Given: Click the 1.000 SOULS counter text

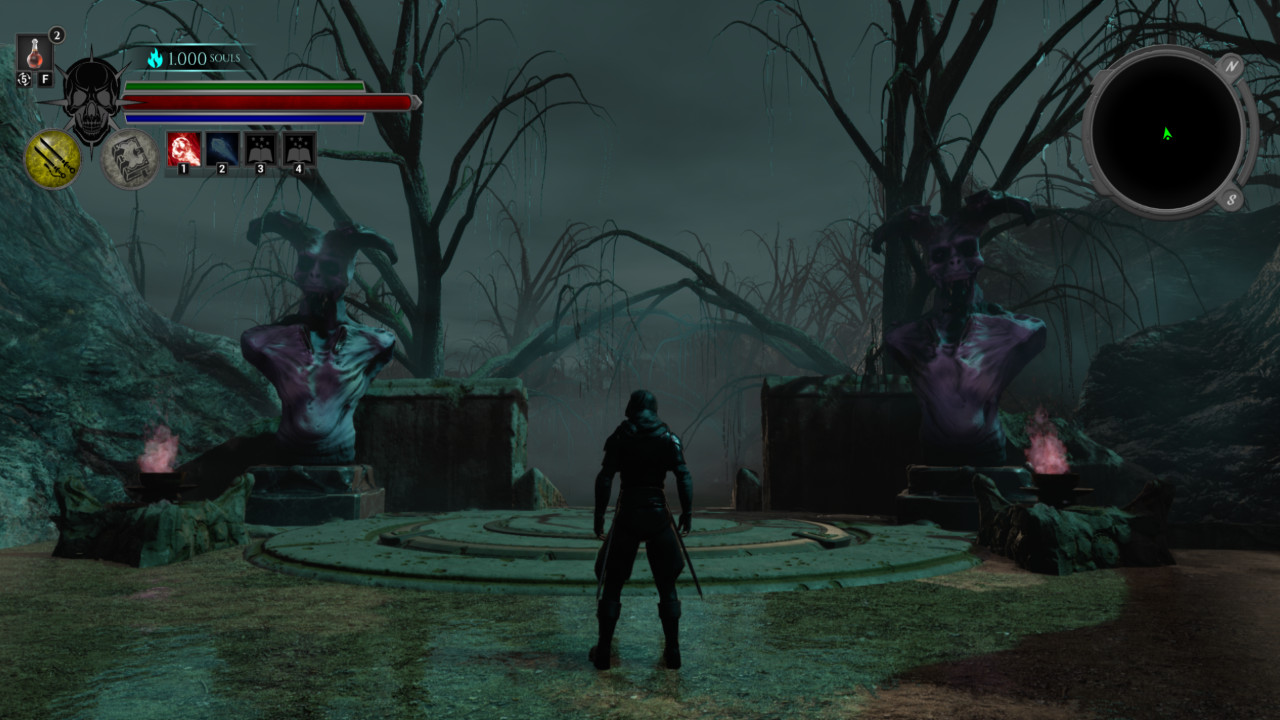Looking at the screenshot, I should point(203,58).
